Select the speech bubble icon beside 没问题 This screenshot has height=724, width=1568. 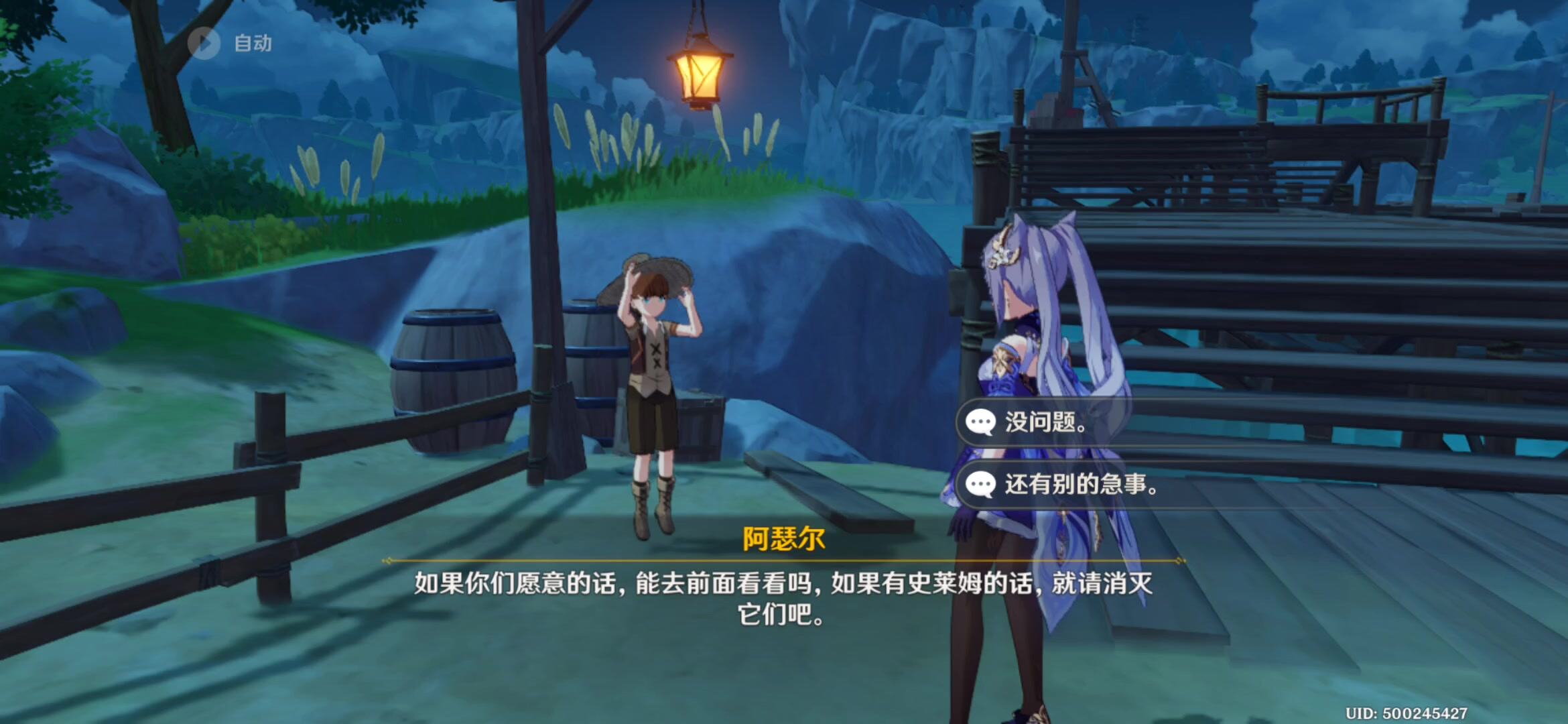point(980,421)
